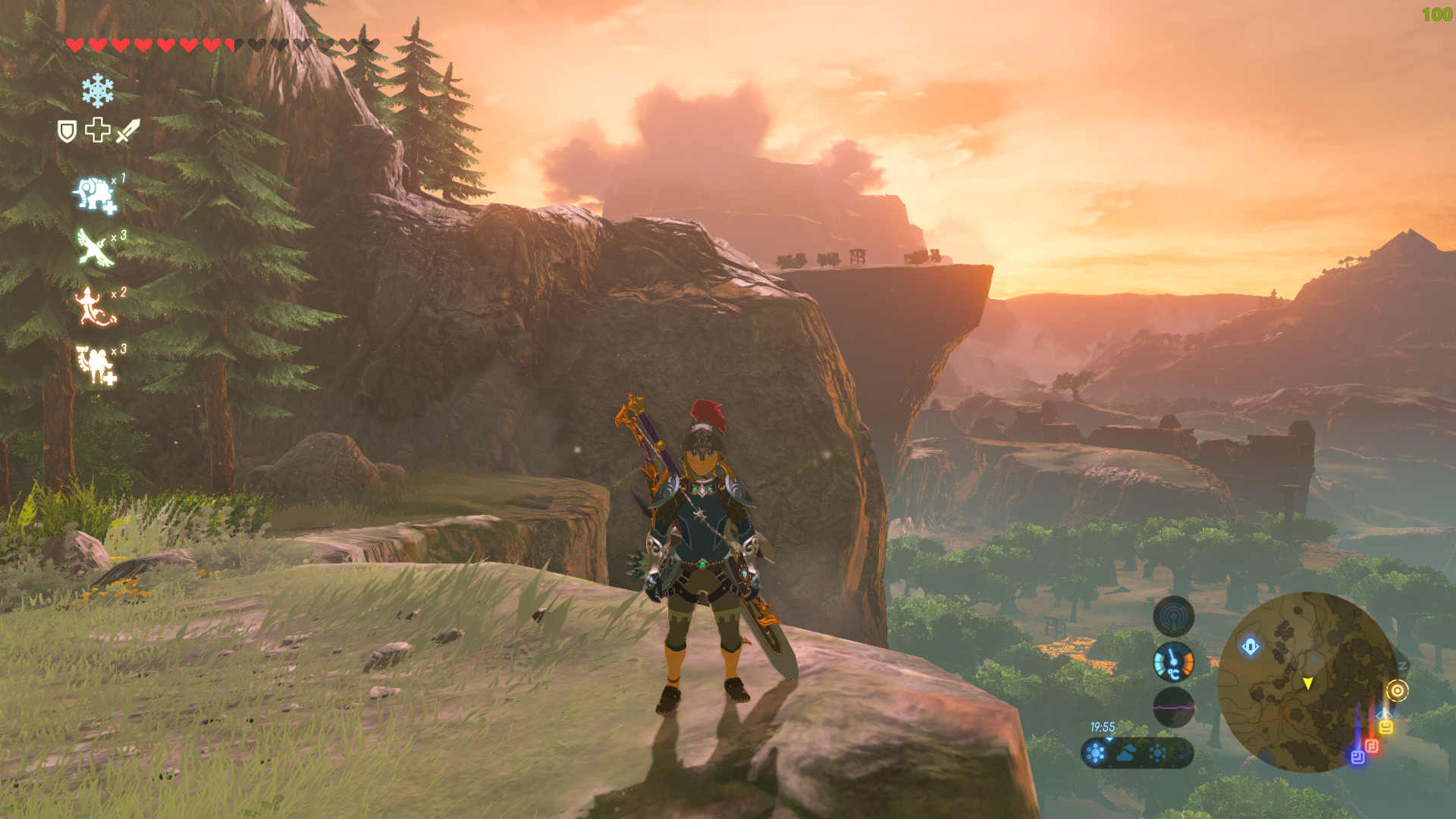Choose the blue pin marker on minimap
The height and width of the screenshot is (819, 1456).
tap(1357, 756)
